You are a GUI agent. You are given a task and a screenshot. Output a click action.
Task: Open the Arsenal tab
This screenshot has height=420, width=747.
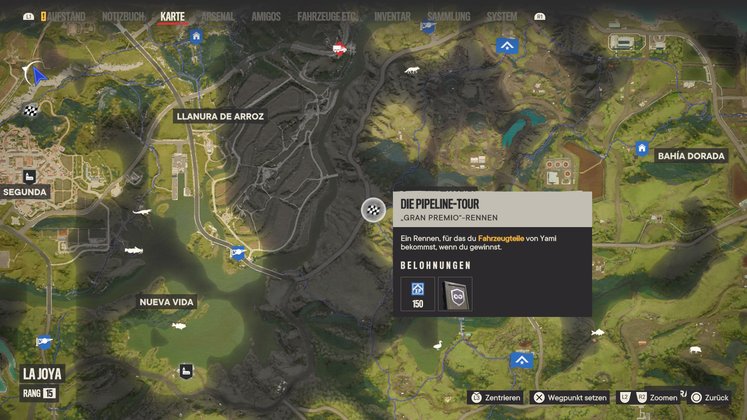tap(219, 17)
